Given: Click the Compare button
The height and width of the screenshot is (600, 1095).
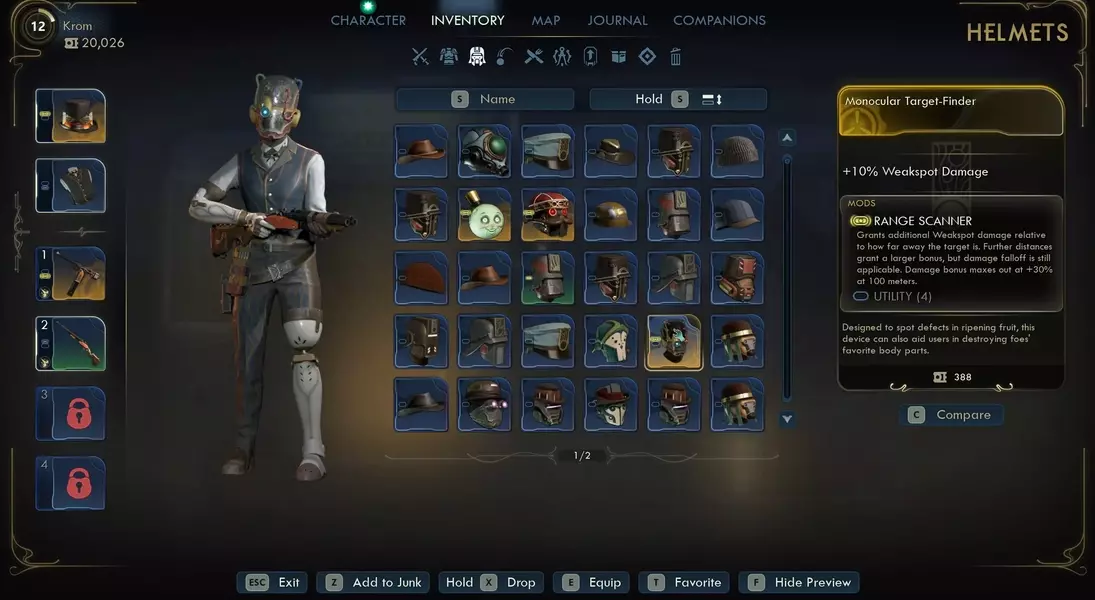Looking at the screenshot, I should pyautogui.click(x=951, y=415).
